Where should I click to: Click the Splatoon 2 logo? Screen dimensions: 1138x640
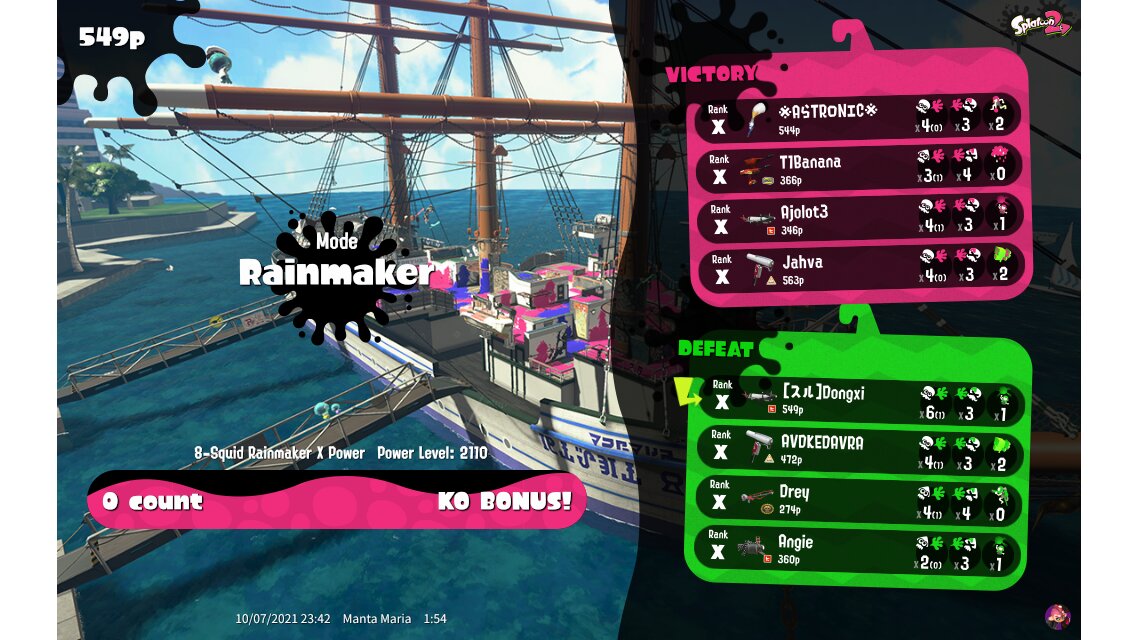[x=1042, y=24]
